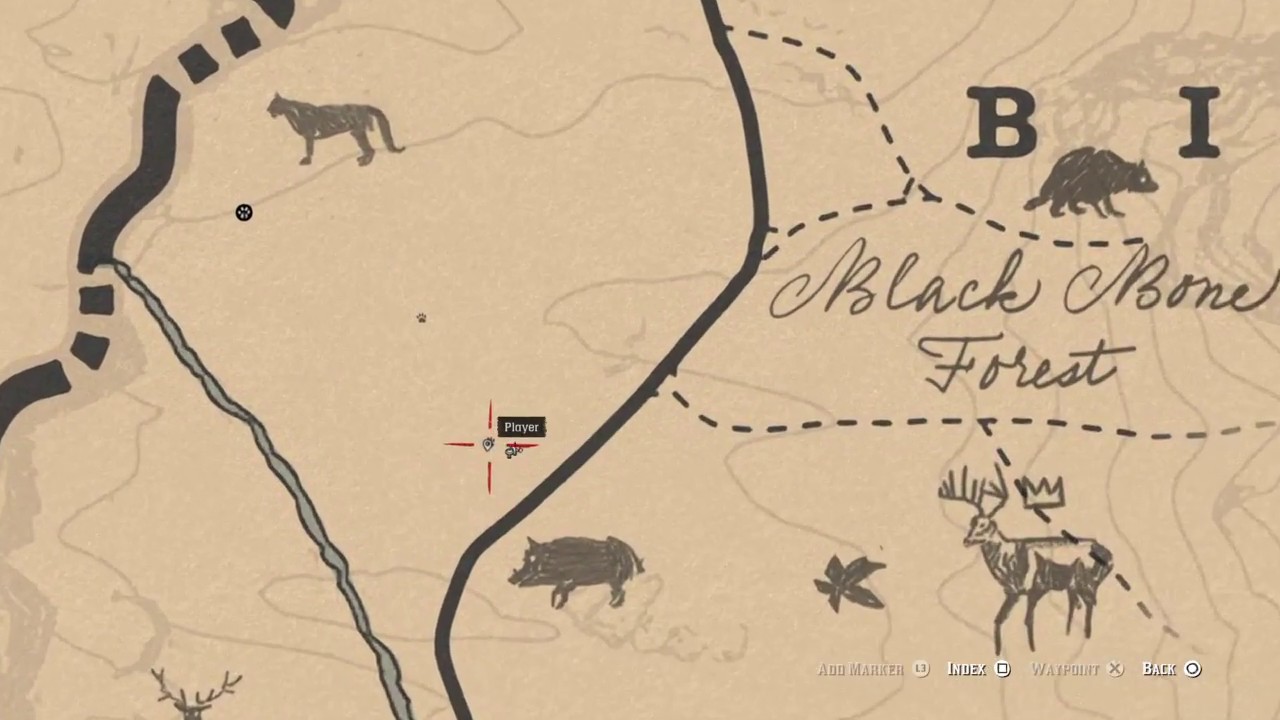Select the cougar animal icon on map
This screenshot has height=720, width=1280.
tap(333, 130)
